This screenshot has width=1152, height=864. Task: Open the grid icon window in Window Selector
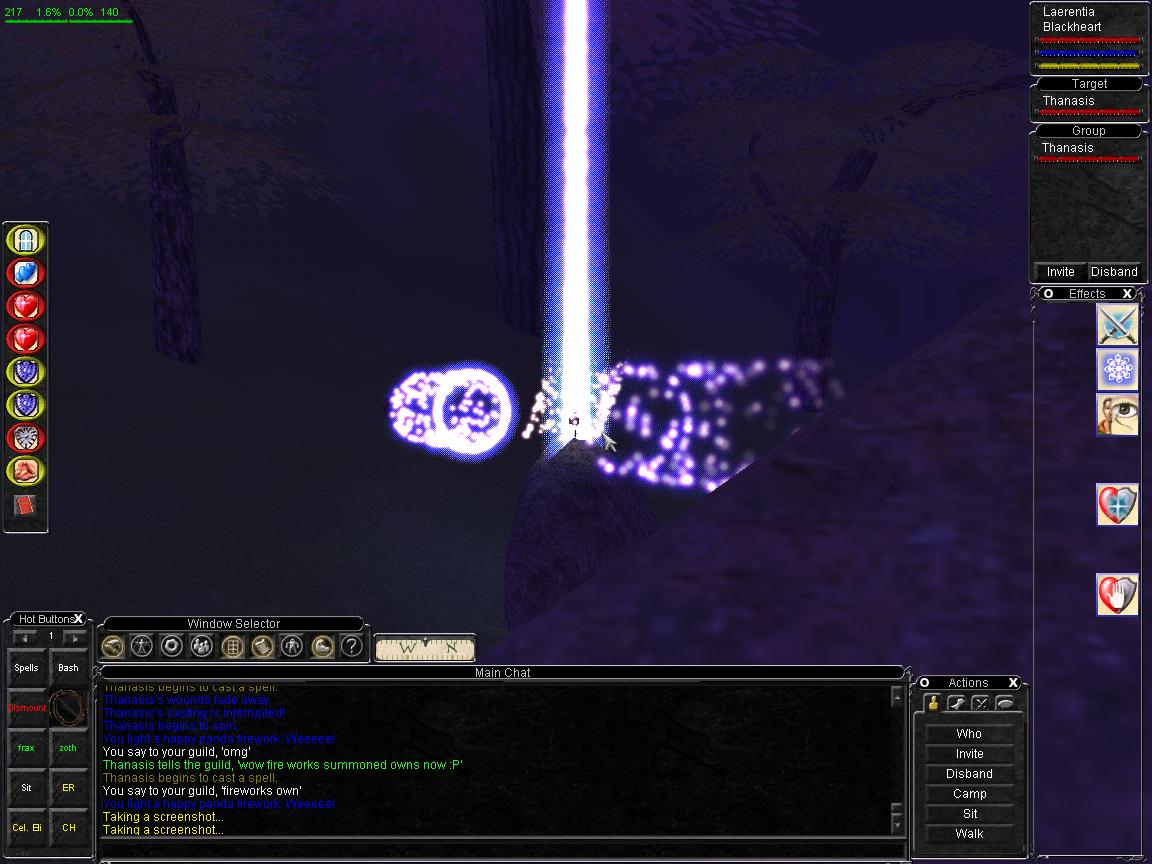232,646
